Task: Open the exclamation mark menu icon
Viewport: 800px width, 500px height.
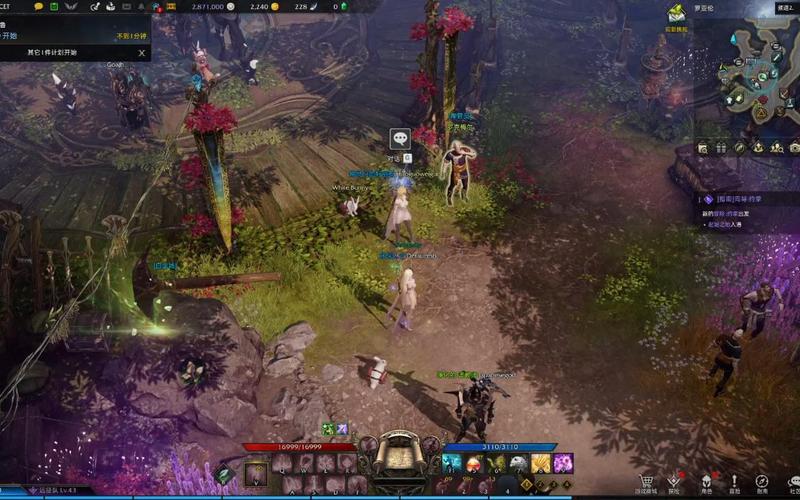Action: point(733,481)
